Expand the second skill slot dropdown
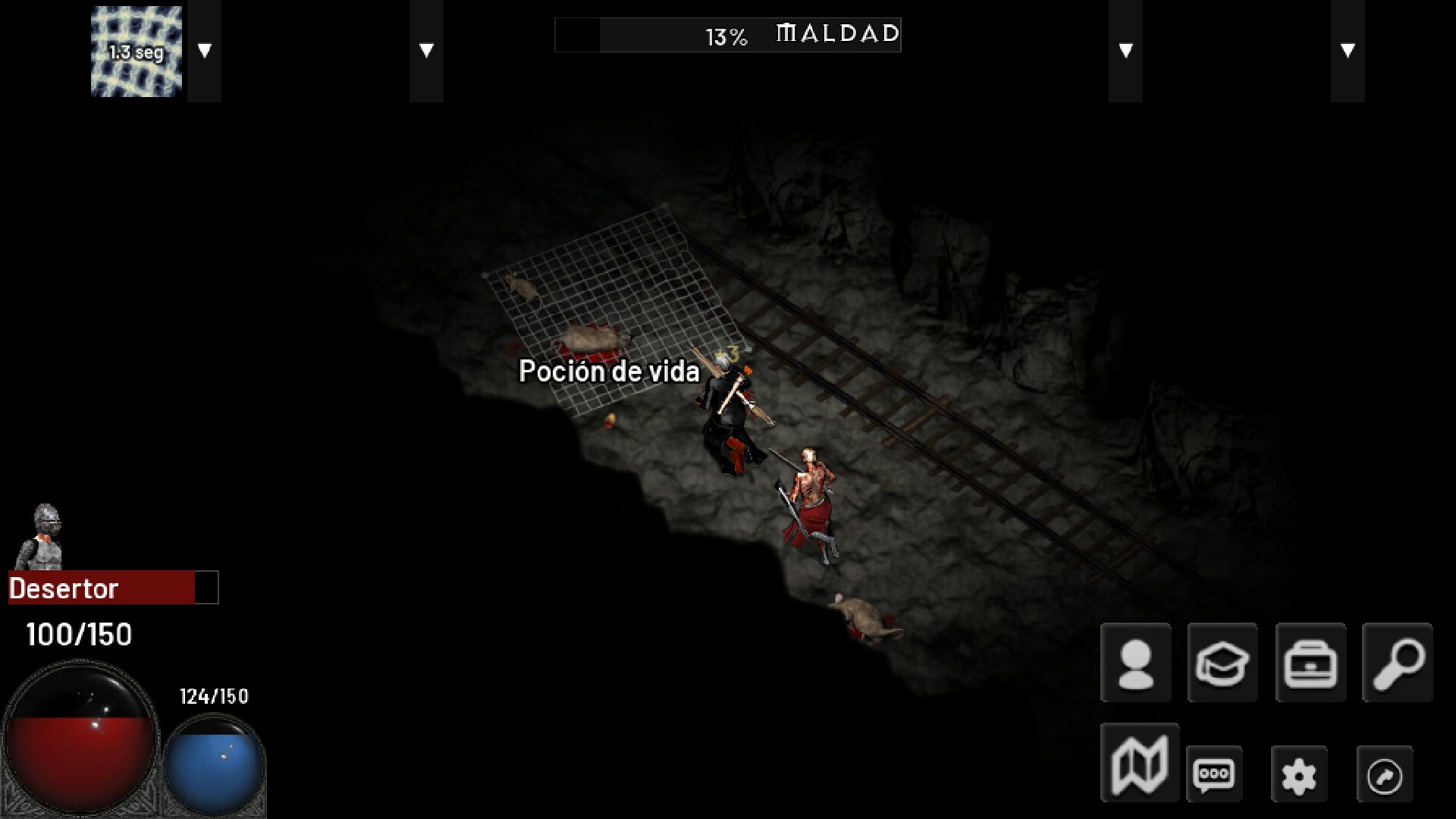Image resolution: width=1456 pixels, height=819 pixels. tap(425, 49)
